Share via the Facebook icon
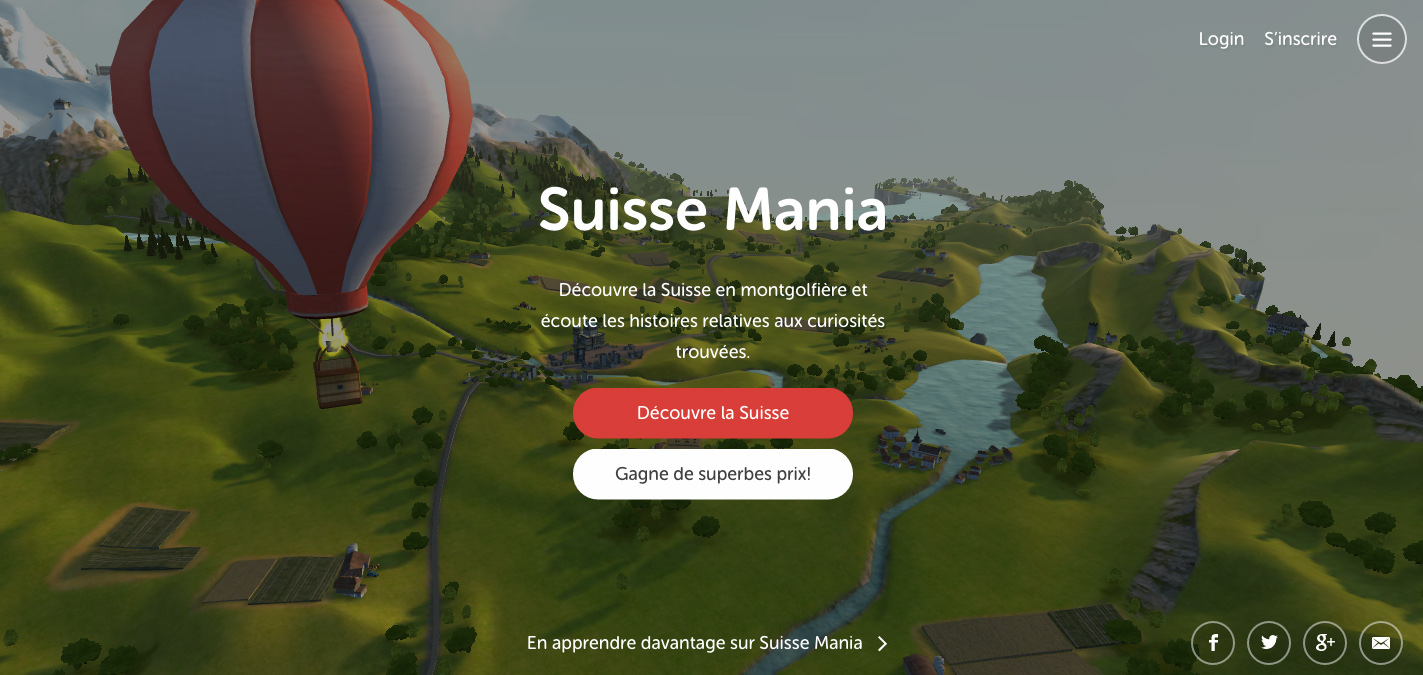 pos(1213,643)
